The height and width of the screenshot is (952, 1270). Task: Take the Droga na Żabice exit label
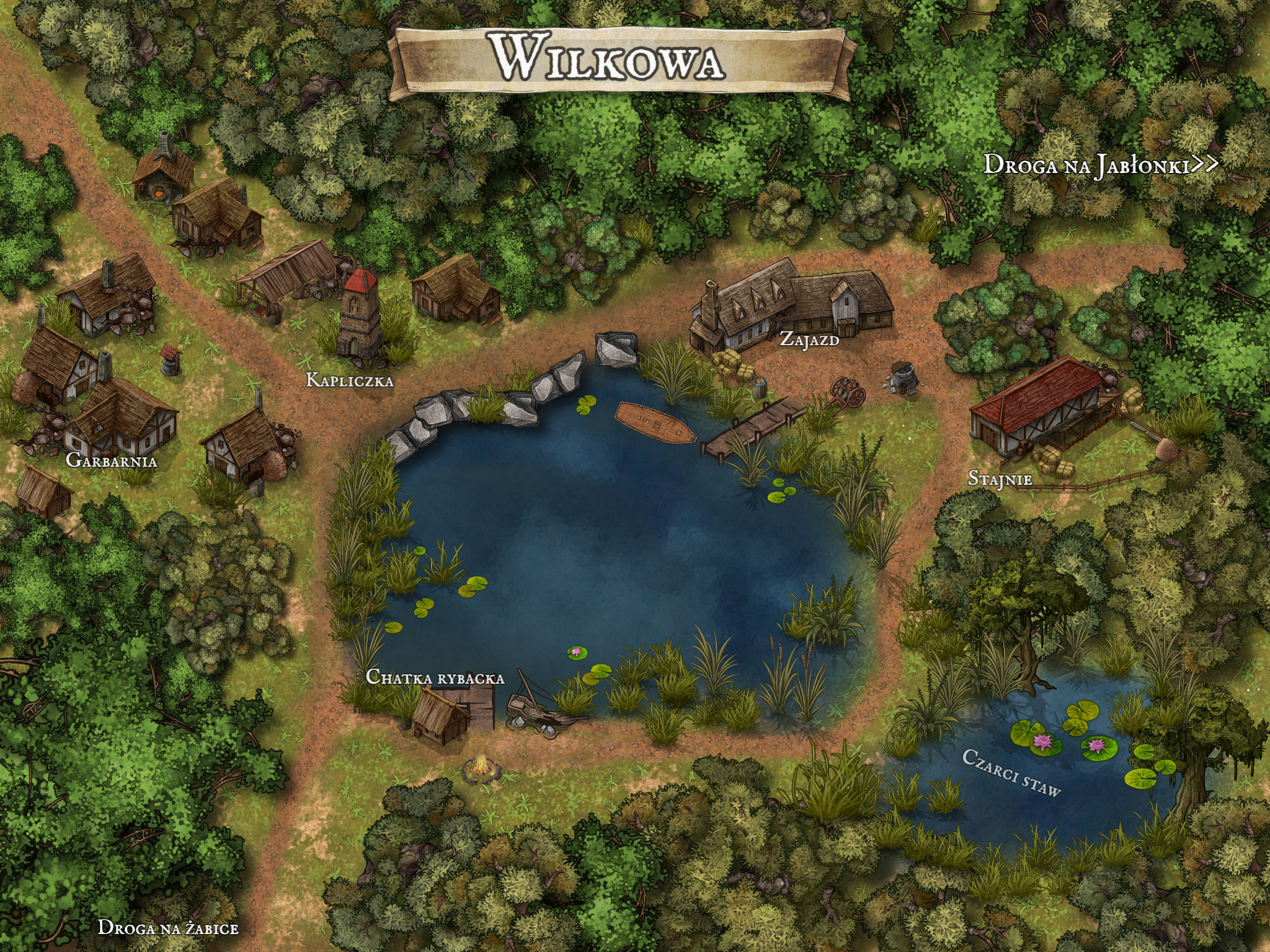click(x=168, y=927)
